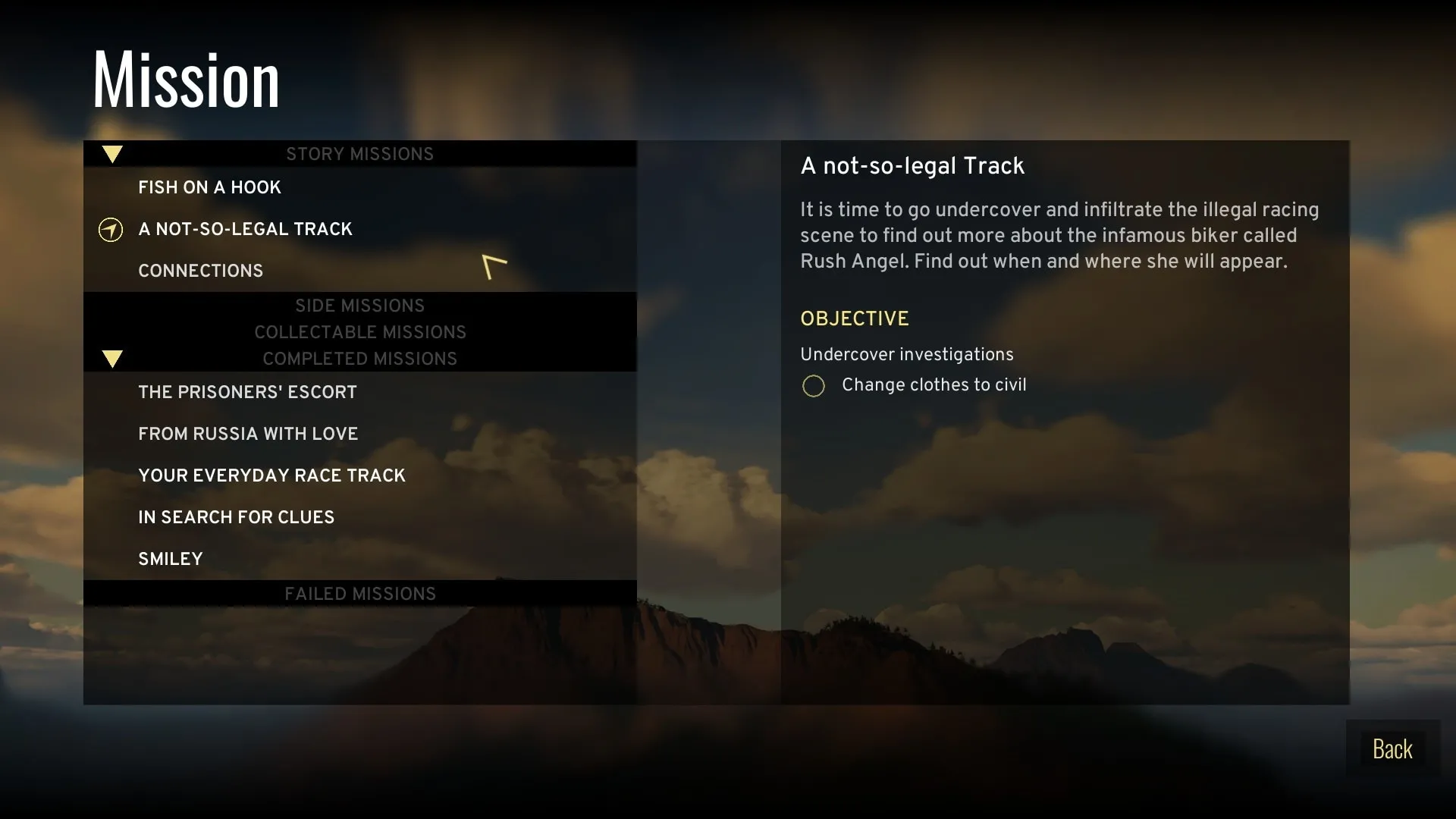
Task: Click the tracked-mission compass icon
Action: (x=111, y=230)
